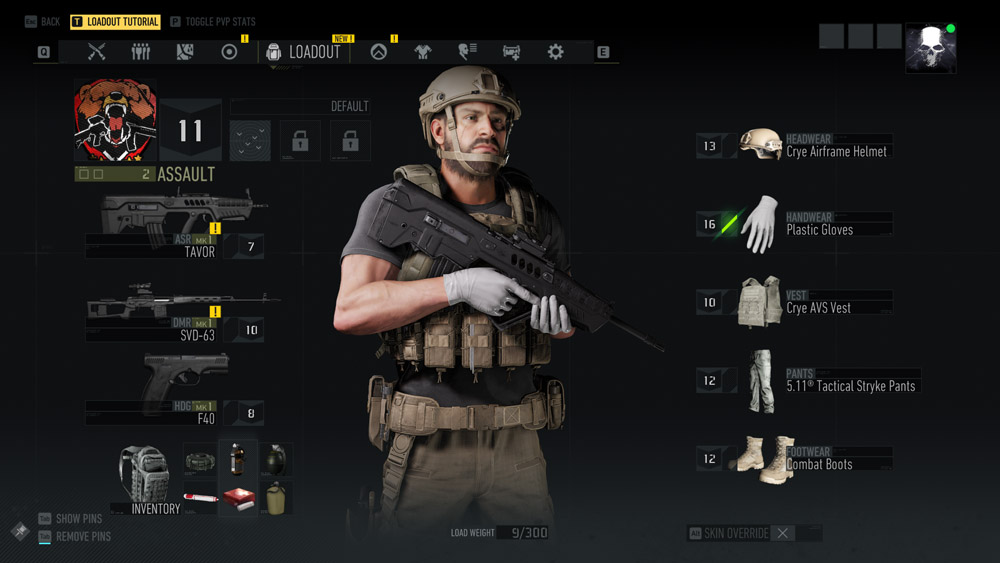1000x563 pixels.
Task: Choose the red medkit bandage slot
Action: pyautogui.click(x=238, y=498)
